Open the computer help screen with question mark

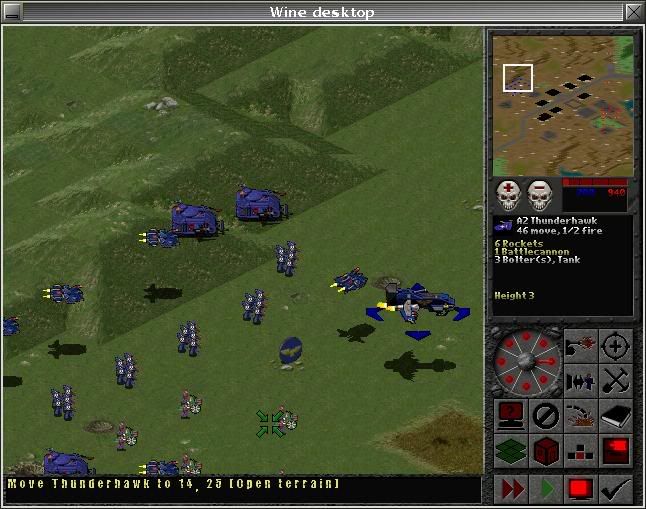click(x=510, y=415)
